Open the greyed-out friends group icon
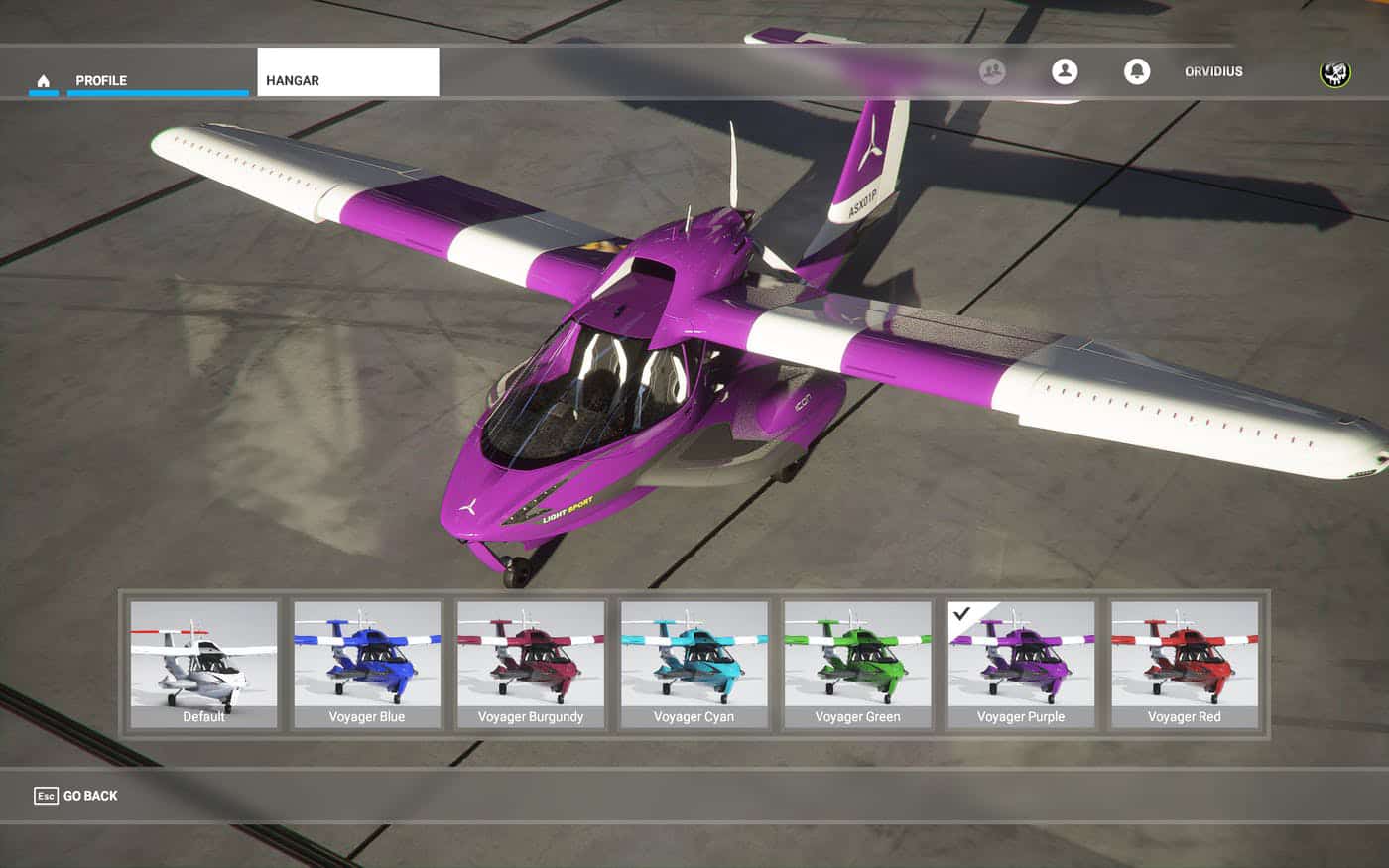The height and width of the screenshot is (868, 1389). click(x=992, y=71)
